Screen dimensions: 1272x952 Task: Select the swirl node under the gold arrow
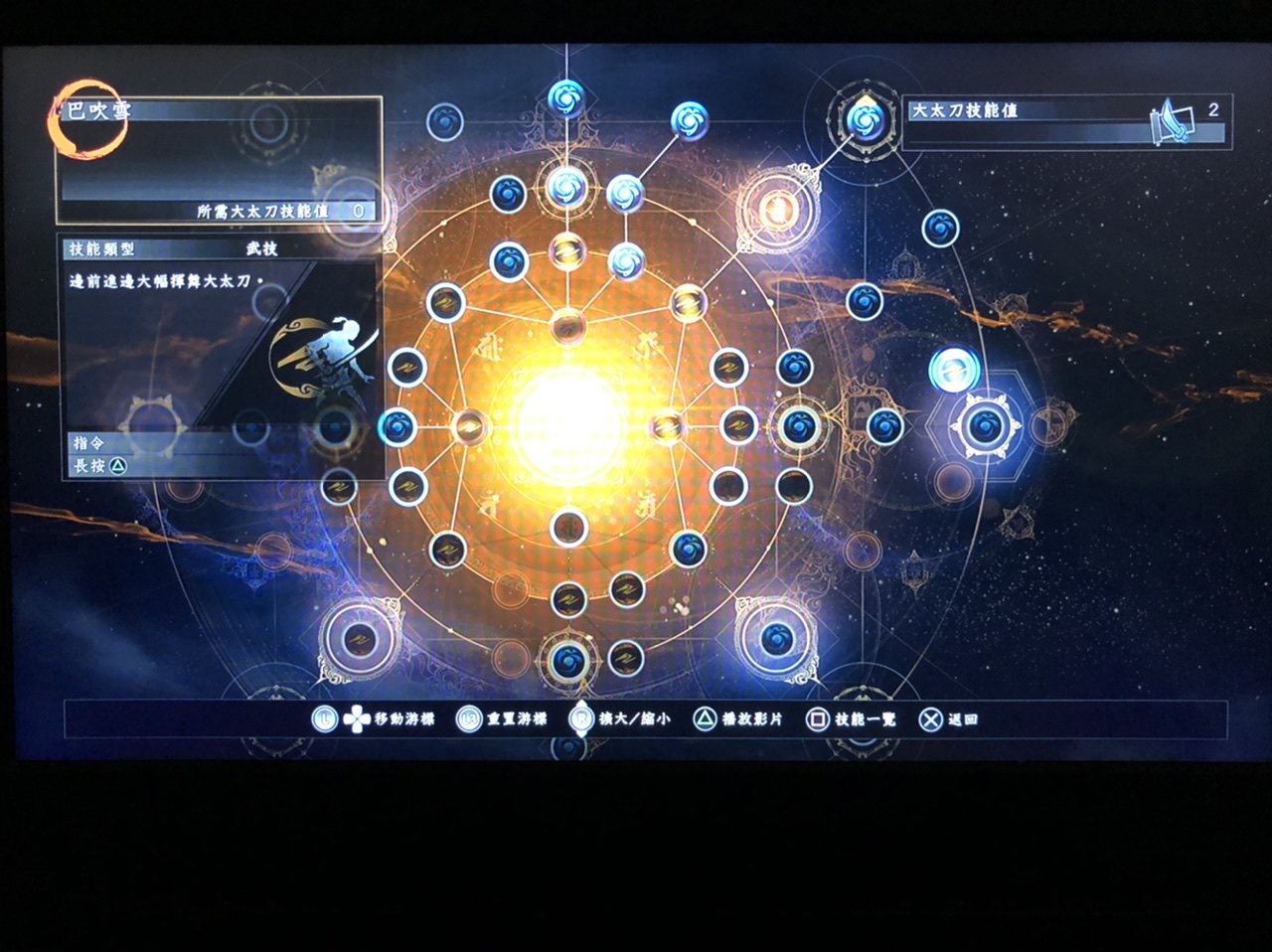[863, 121]
